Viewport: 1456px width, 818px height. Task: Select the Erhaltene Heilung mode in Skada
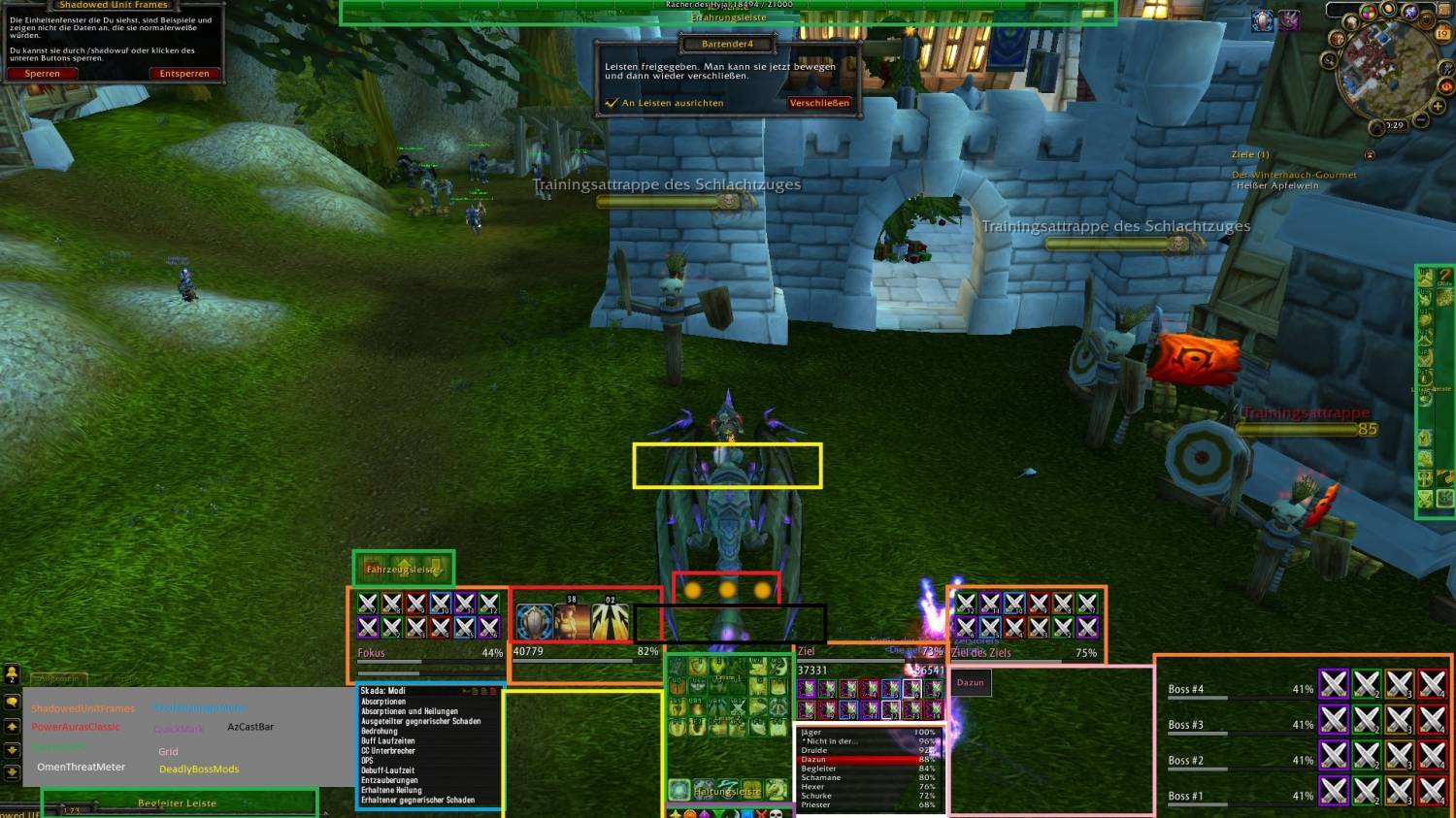tap(389, 790)
